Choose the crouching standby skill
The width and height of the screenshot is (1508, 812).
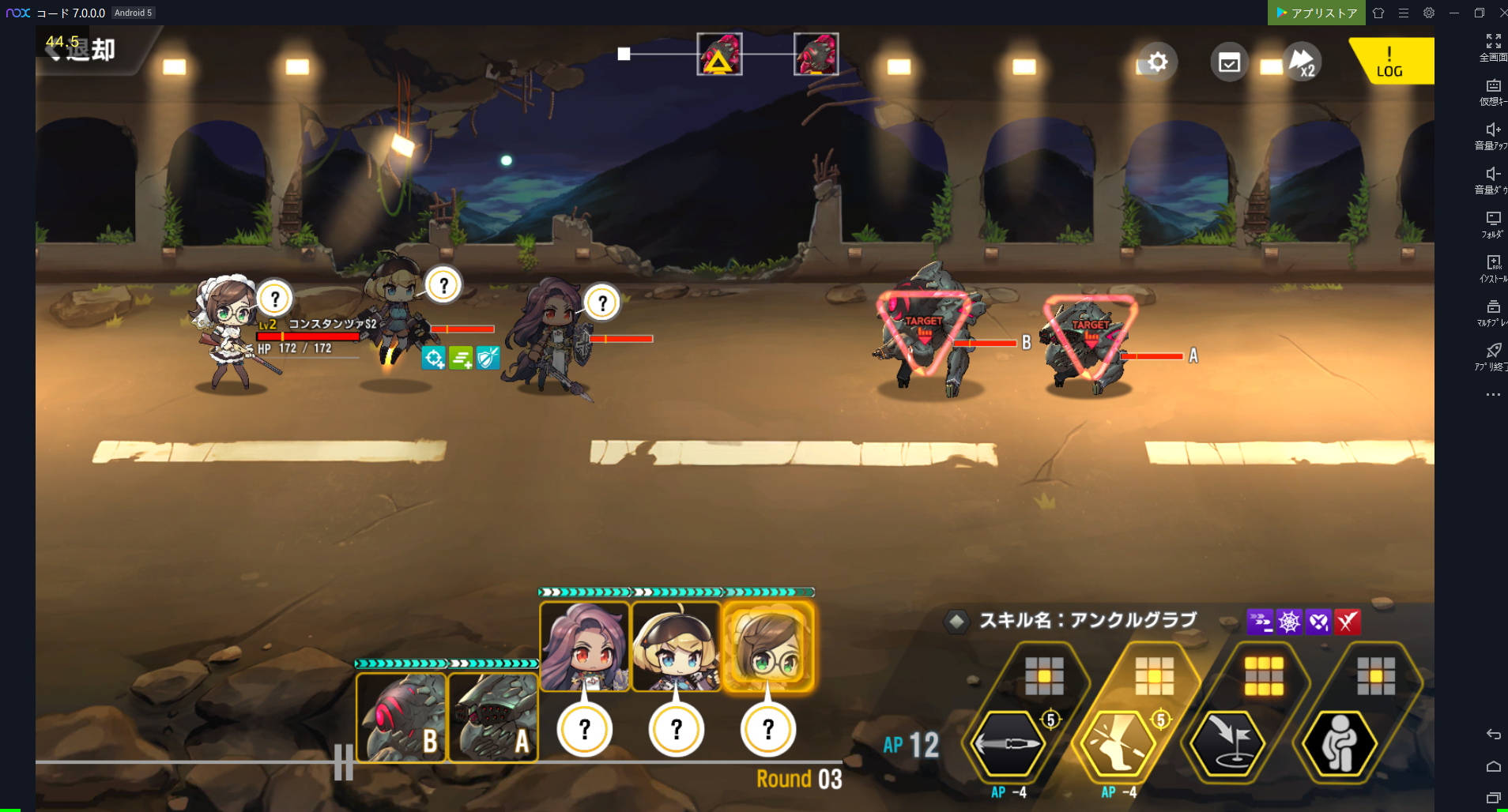pos(1339,743)
